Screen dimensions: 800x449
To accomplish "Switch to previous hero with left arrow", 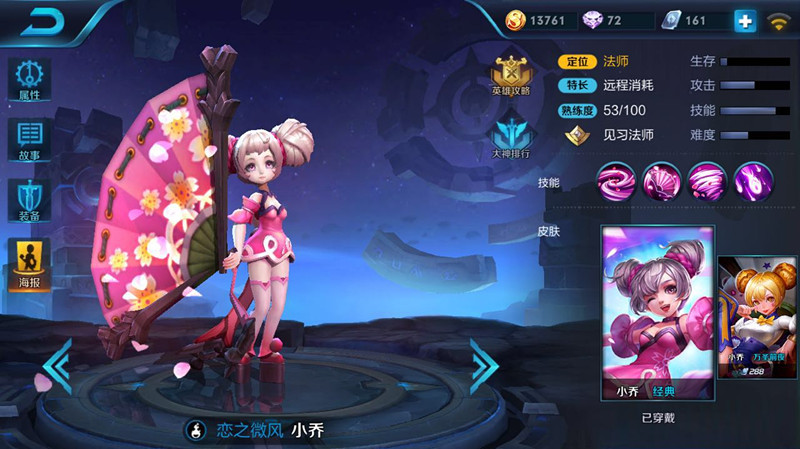I will pos(56,366).
